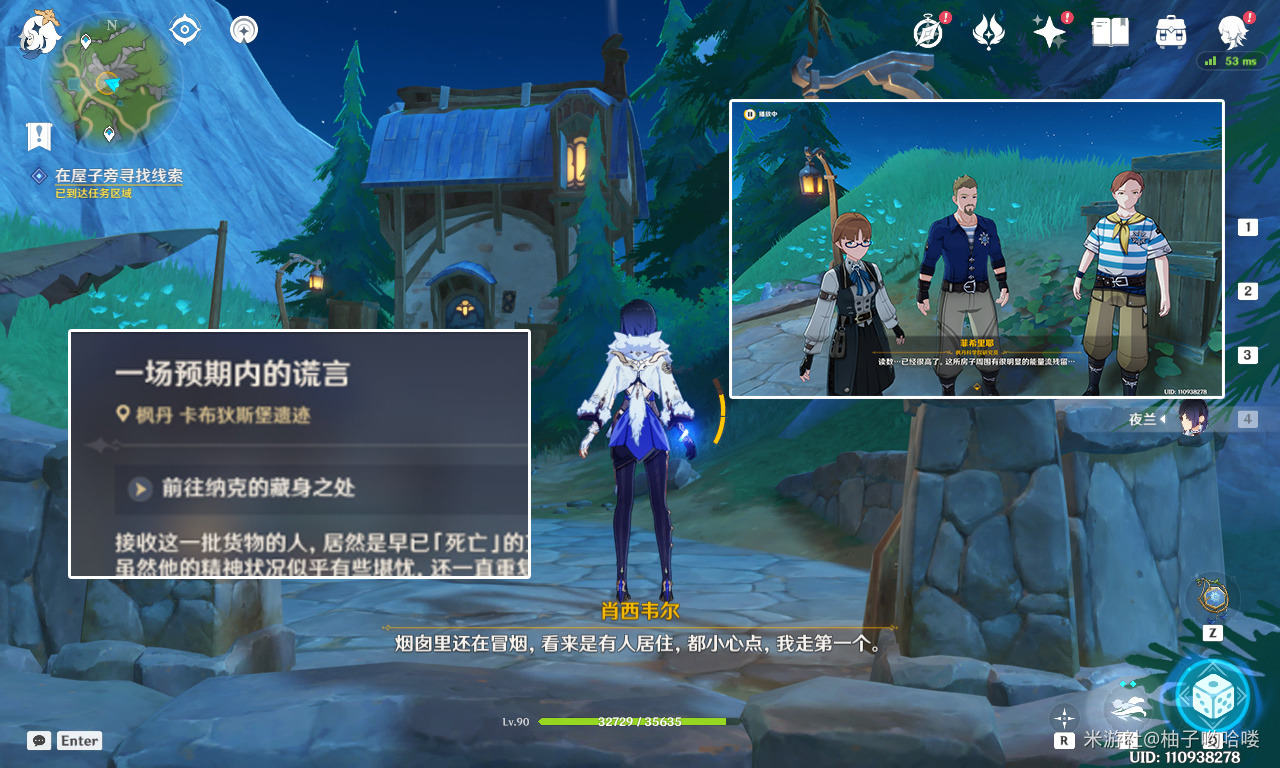Use the equipped gadget marked with Z
Screen dimensions: 1280x768
click(1210, 600)
